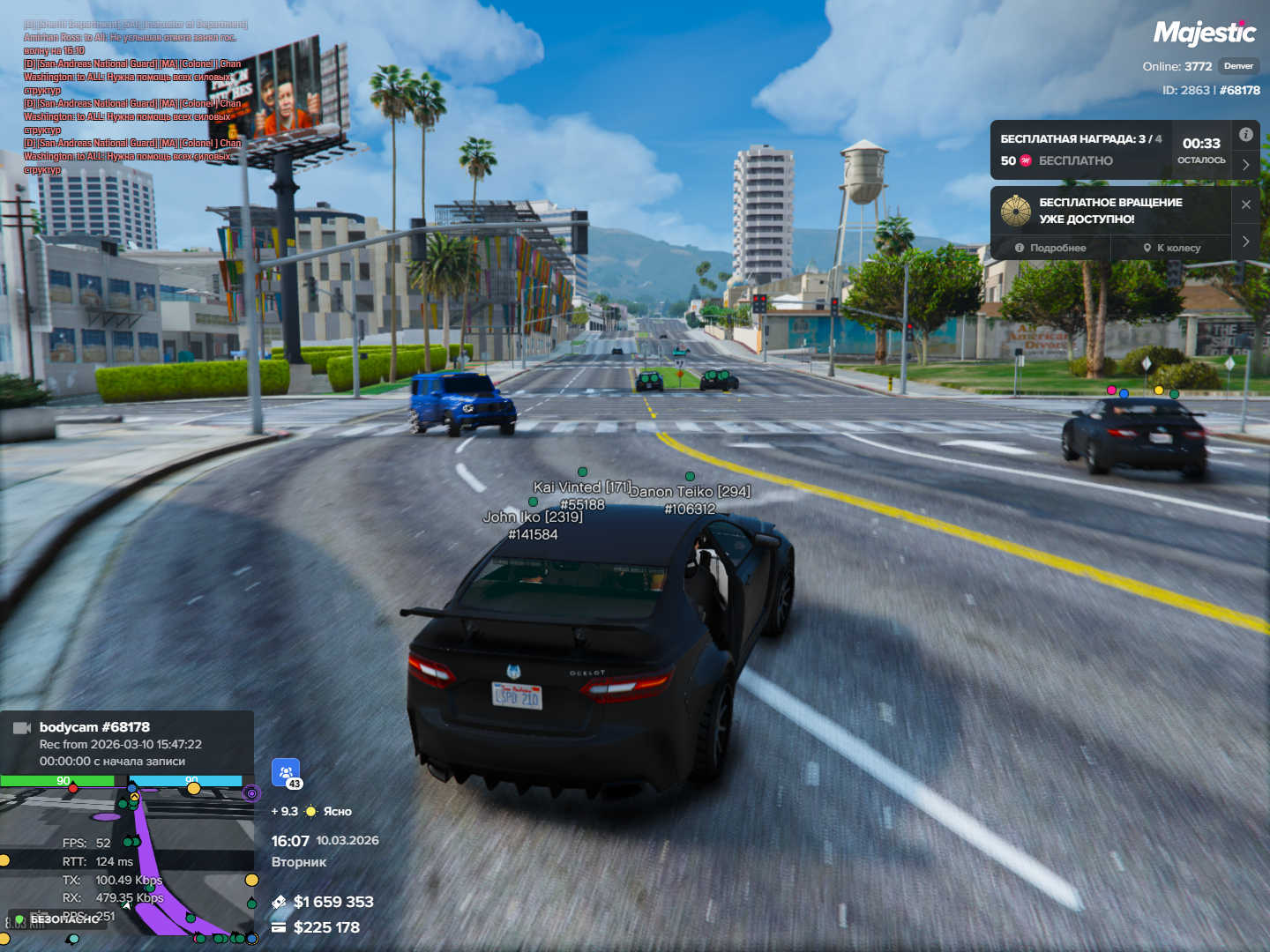This screenshot has width=1270, height=952.
Task: Open the chat log messages
Action: 132,97
